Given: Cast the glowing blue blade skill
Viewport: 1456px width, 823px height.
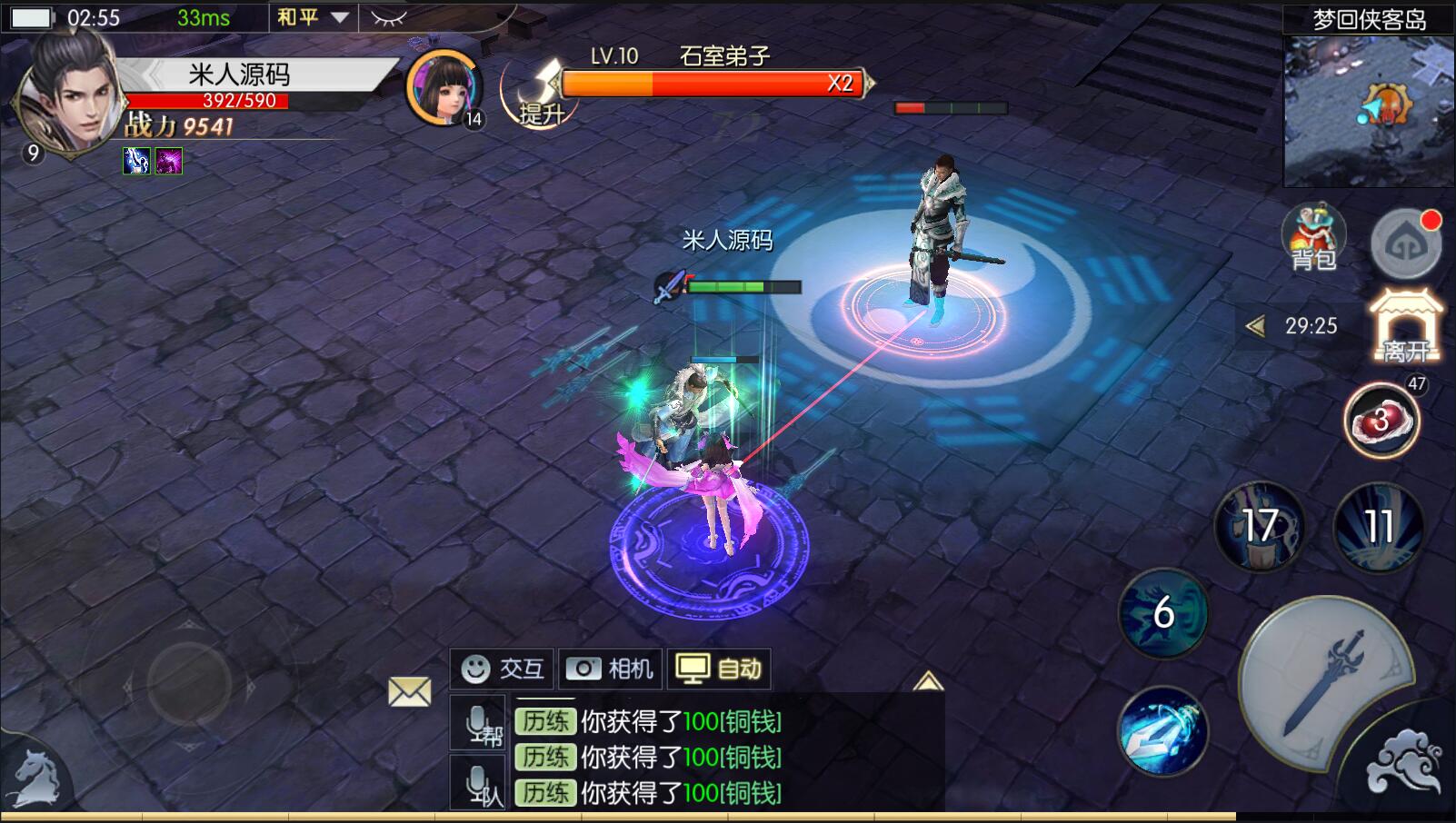Looking at the screenshot, I should [x=1162, y=731].
